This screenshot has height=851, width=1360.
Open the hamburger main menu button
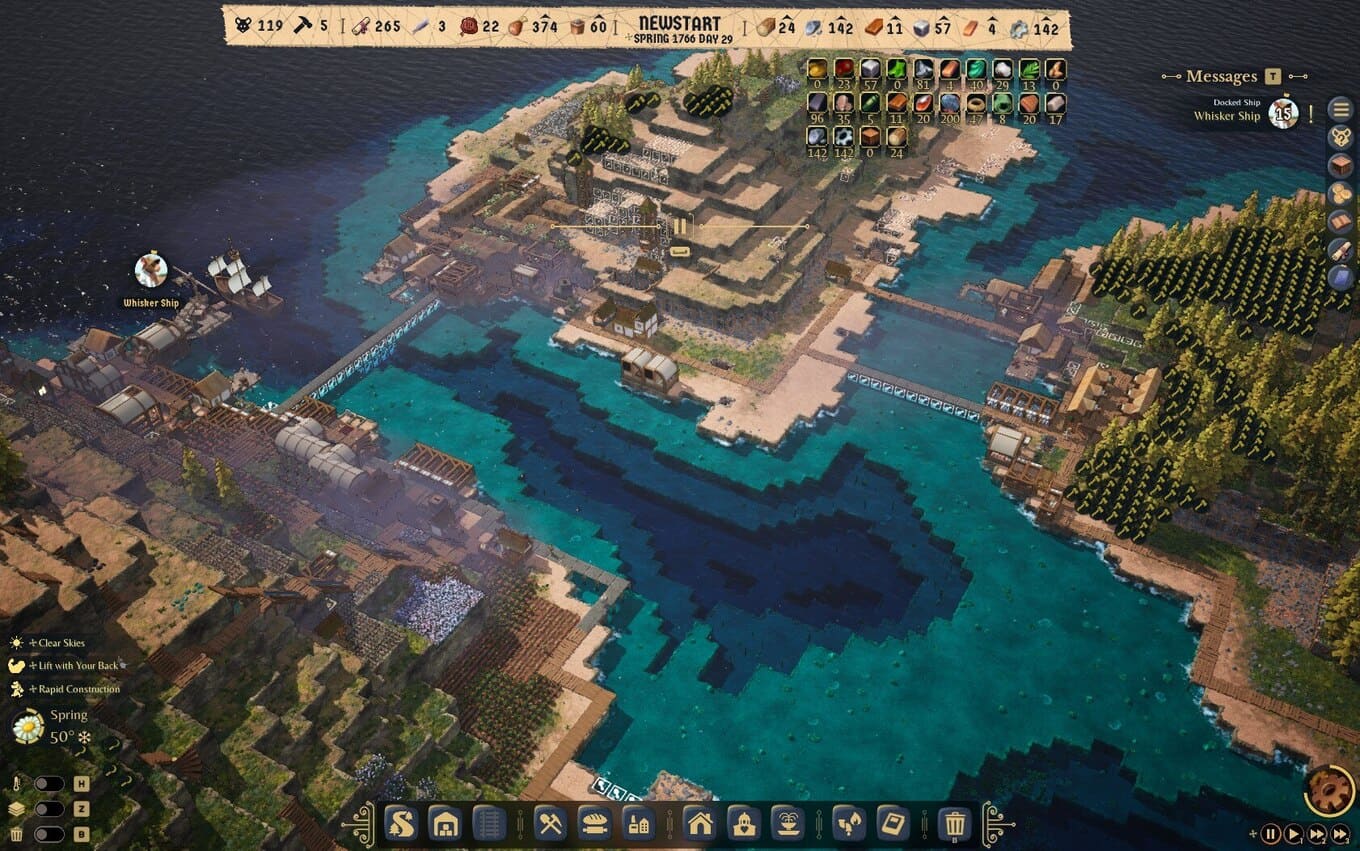pyautogui.click(x=1341, y=109)
